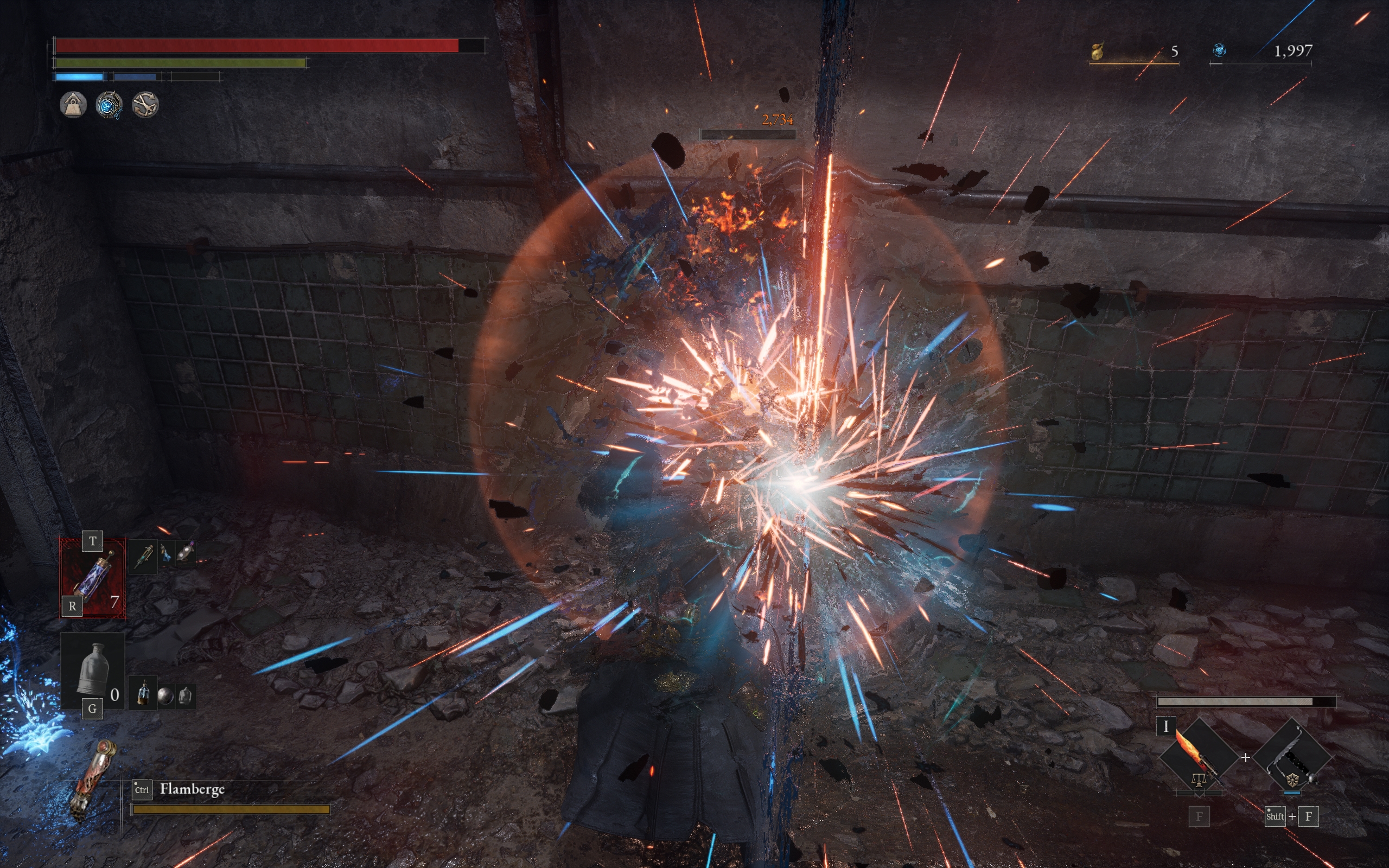Select the grey metal ball throwable
Viewport: 1389px width, 868px height.
pos(165,697)
